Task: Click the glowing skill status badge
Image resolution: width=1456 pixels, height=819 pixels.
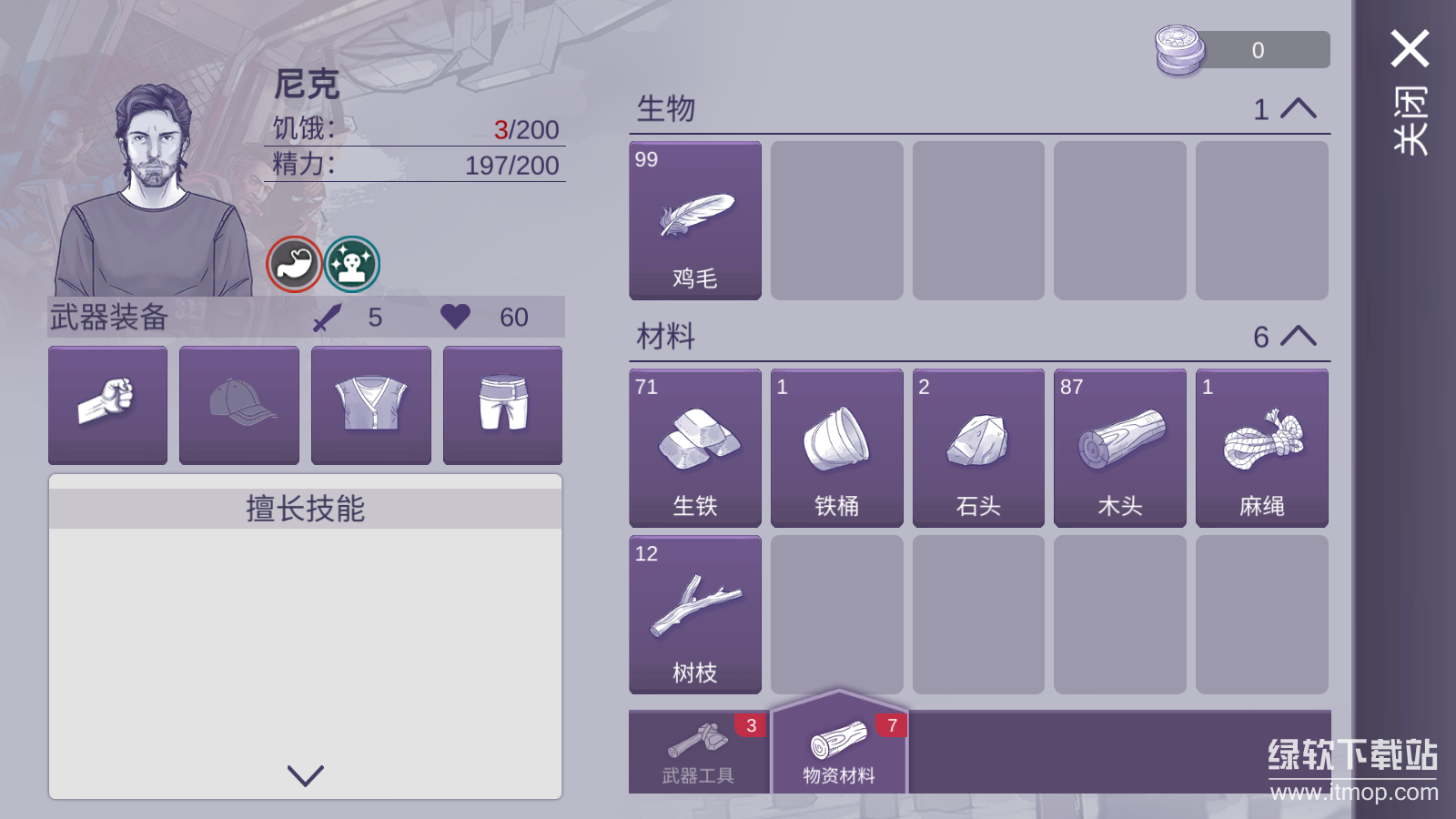Action: click(x=350, y=264)
